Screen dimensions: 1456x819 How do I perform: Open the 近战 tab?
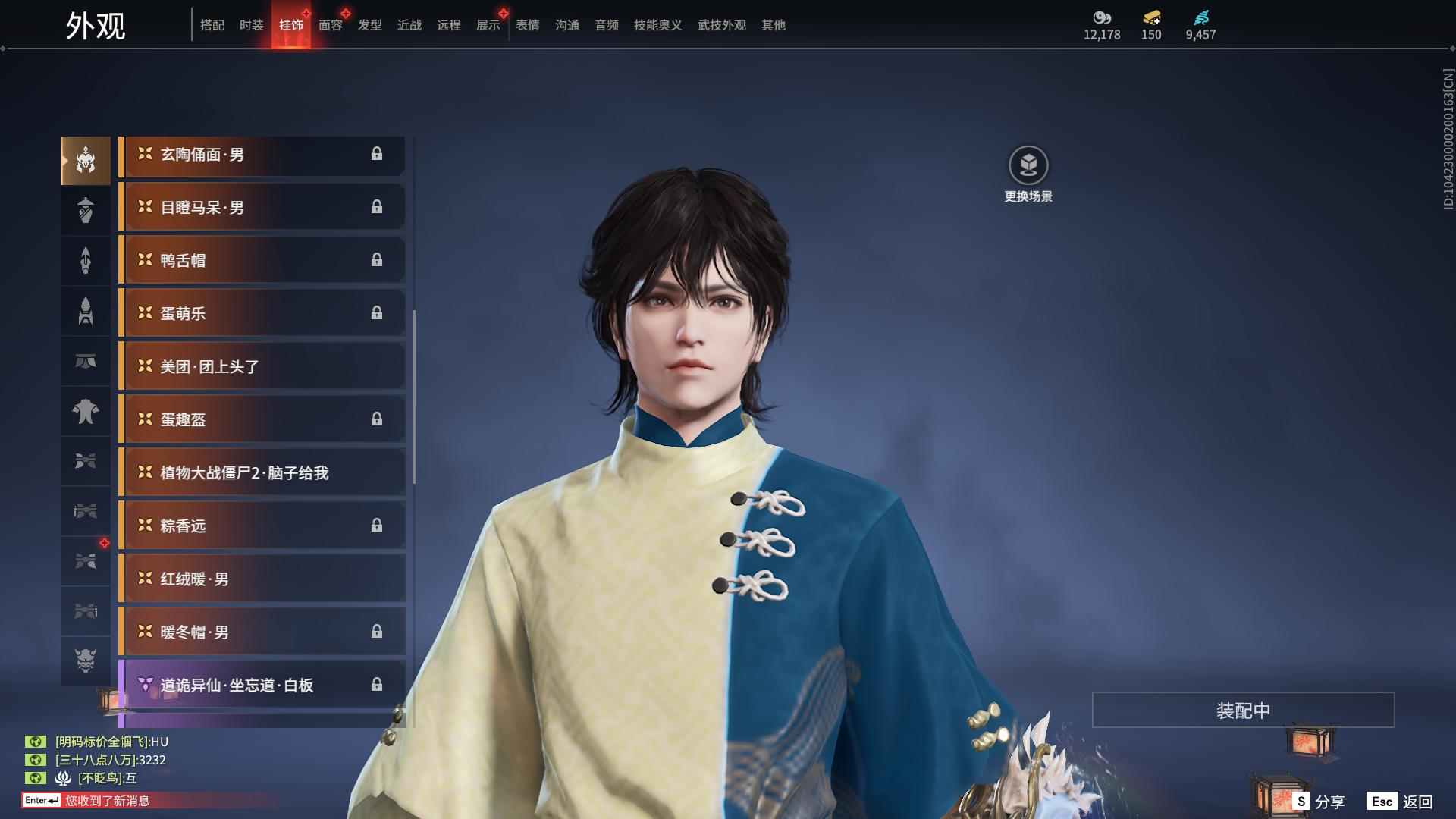pos(409,25)
